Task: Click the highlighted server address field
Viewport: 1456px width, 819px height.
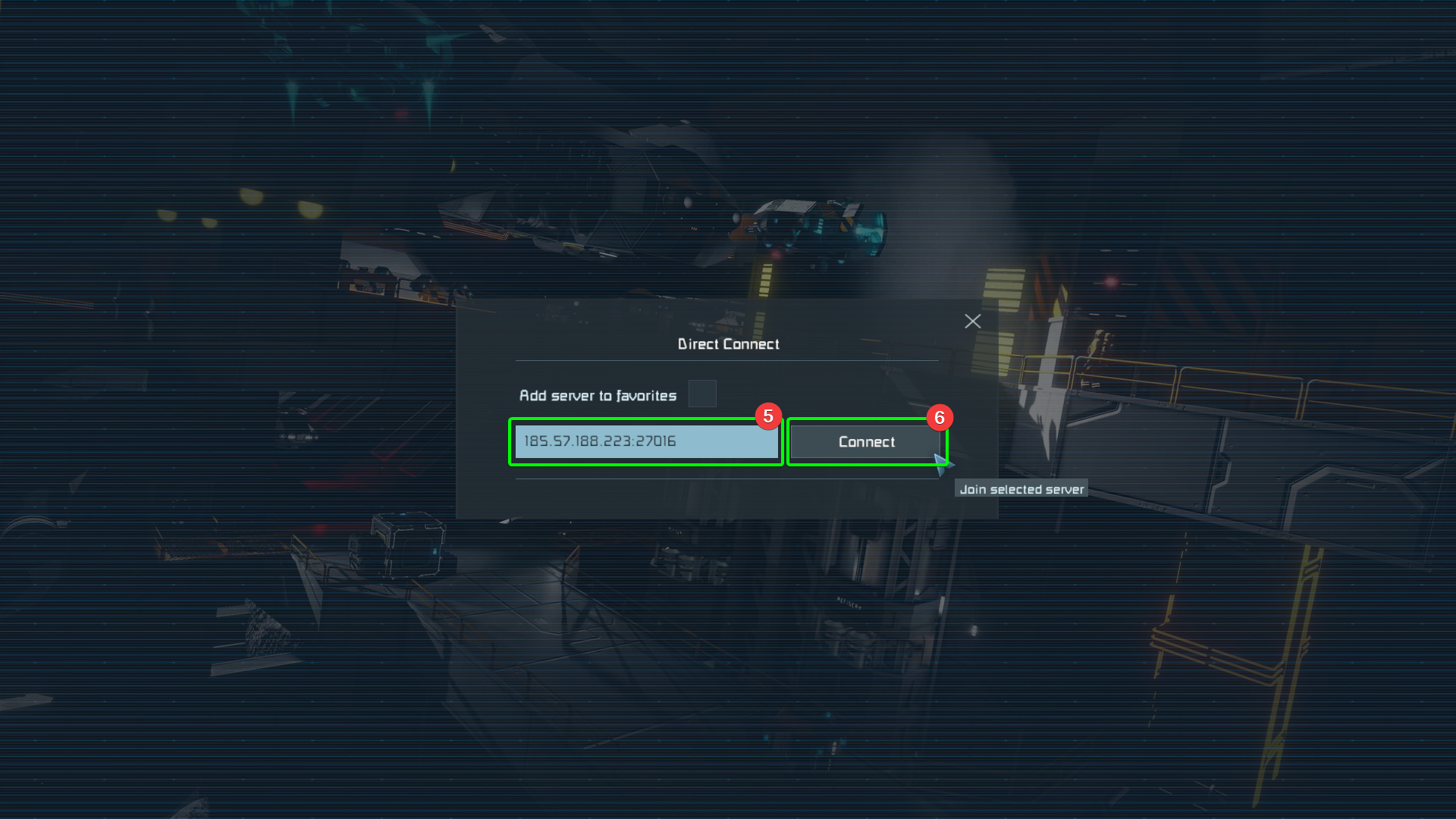Action: (645, 441)
